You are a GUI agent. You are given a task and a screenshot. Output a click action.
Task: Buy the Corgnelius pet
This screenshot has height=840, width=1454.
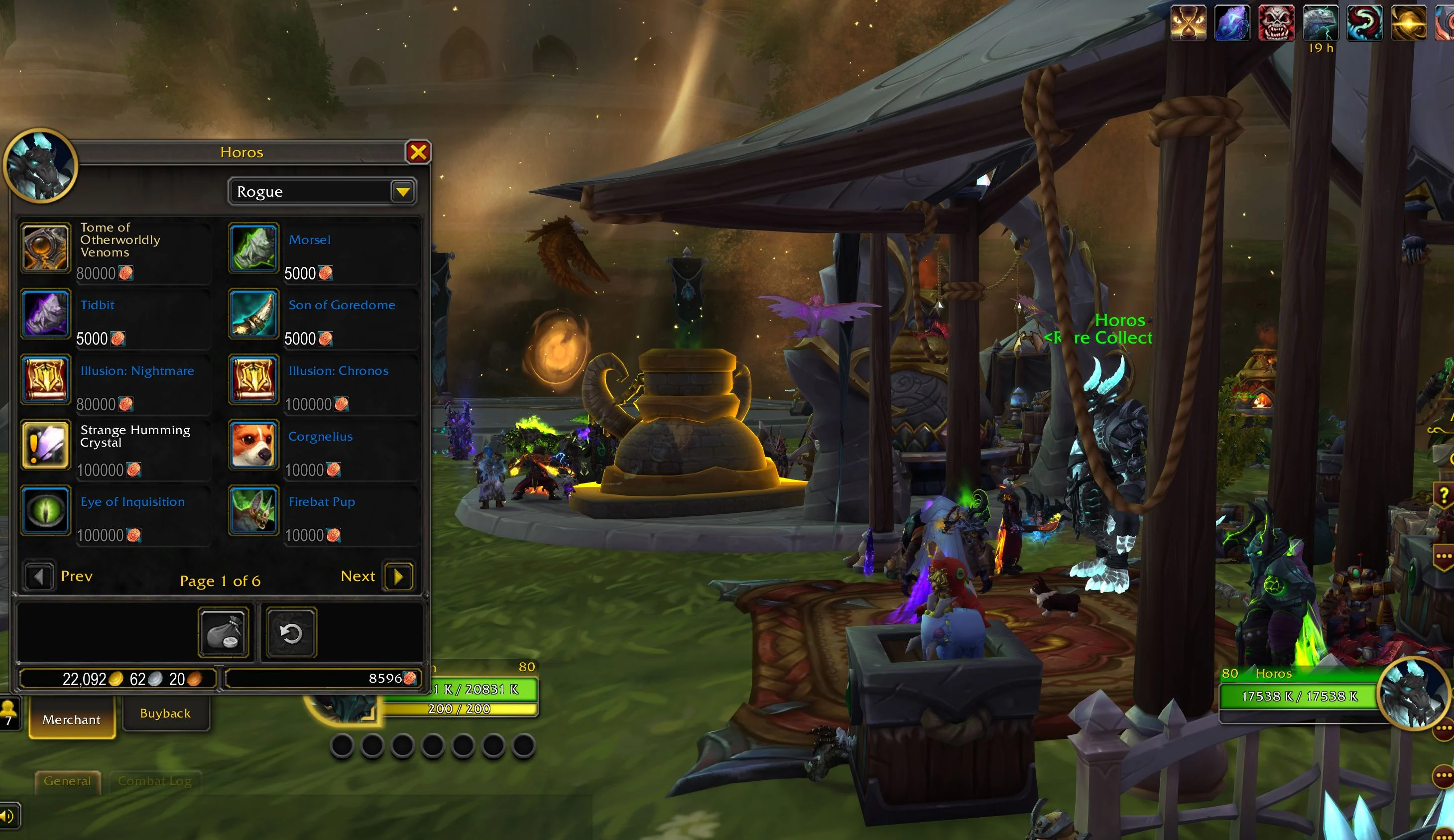pyautogui.click(x=254, y=445)
